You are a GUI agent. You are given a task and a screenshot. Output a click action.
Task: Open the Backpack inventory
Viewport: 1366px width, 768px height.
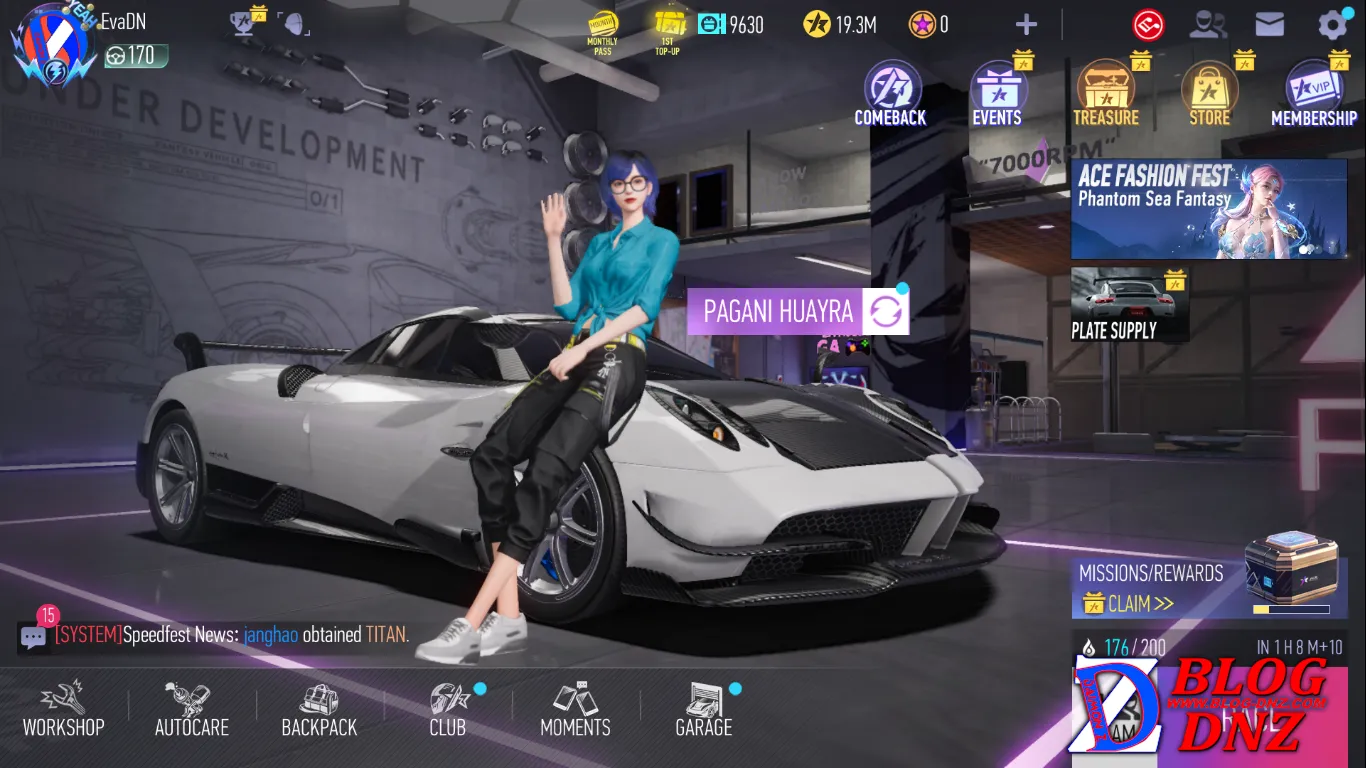tap(319, 709)
